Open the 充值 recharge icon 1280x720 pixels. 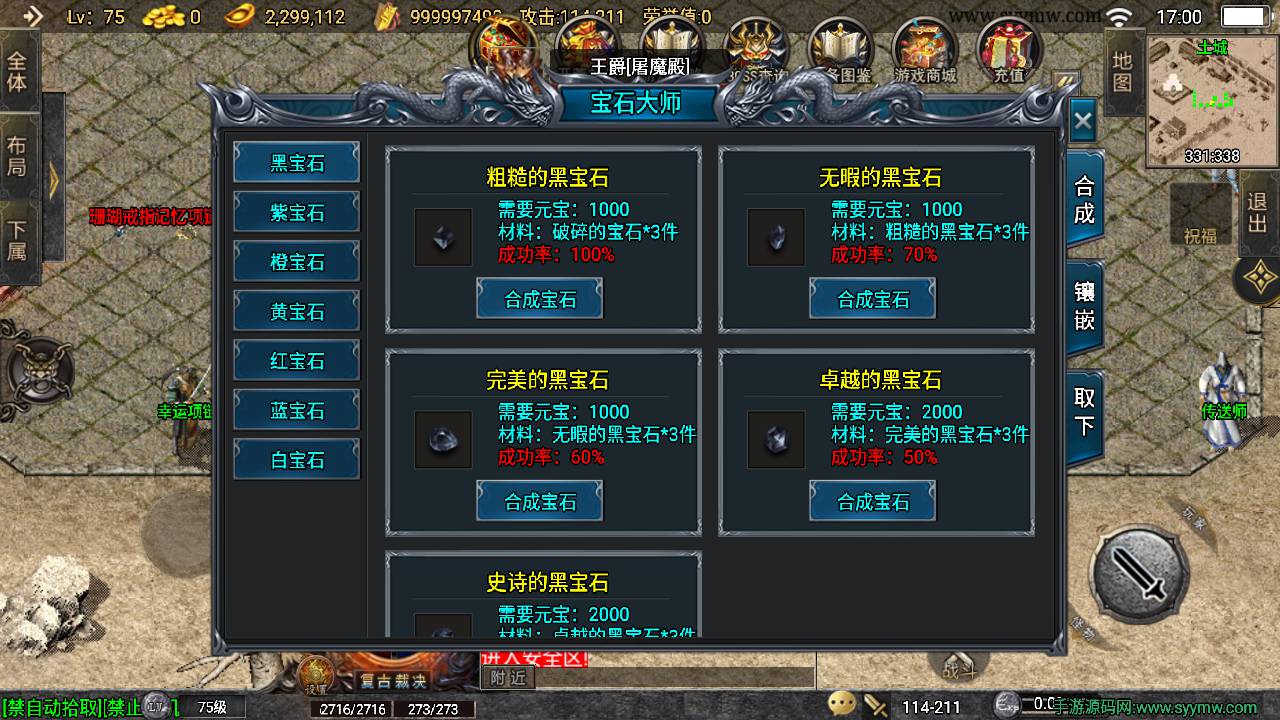click(1010, 45)
